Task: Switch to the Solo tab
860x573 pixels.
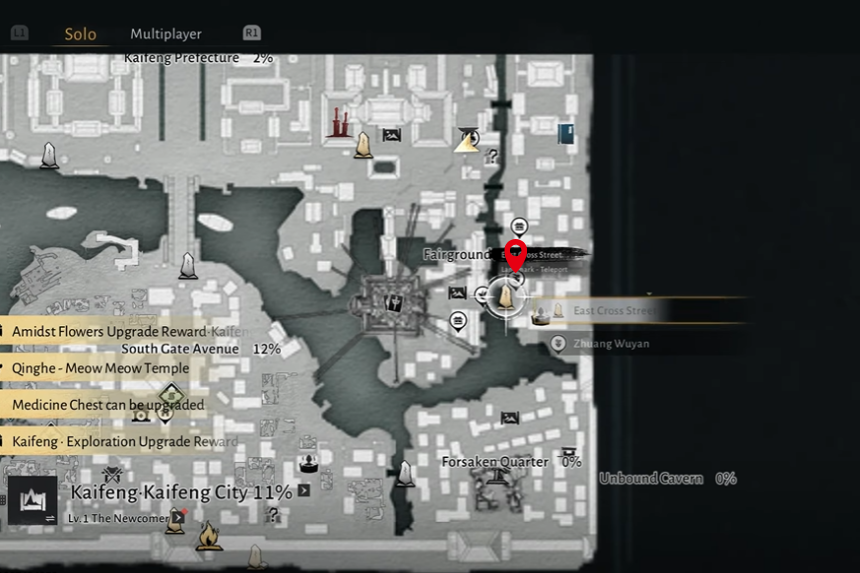Action: pyautogui.click(x=80, y=34)
